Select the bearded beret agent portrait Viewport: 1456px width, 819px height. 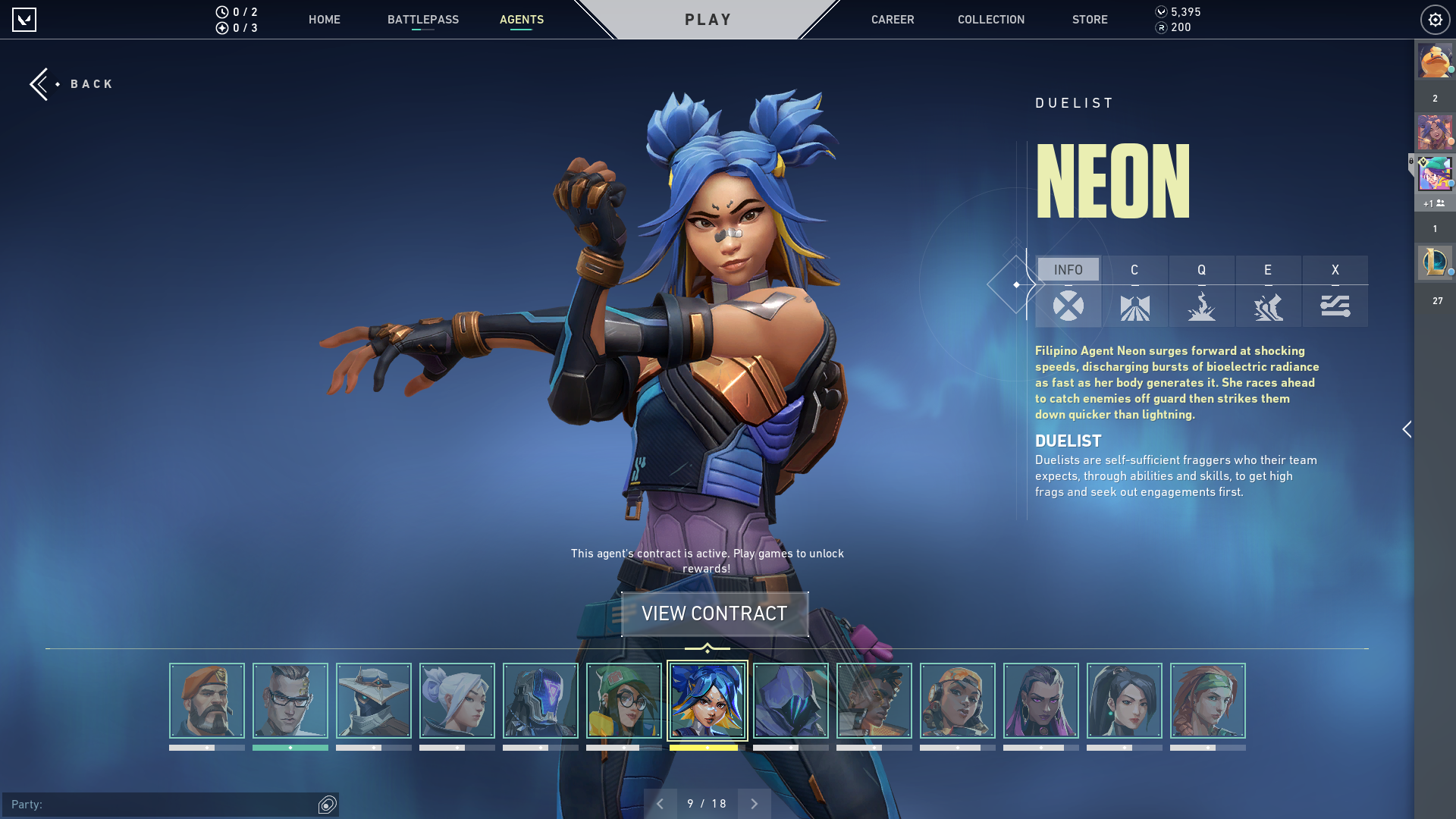[x=206, y=701]
